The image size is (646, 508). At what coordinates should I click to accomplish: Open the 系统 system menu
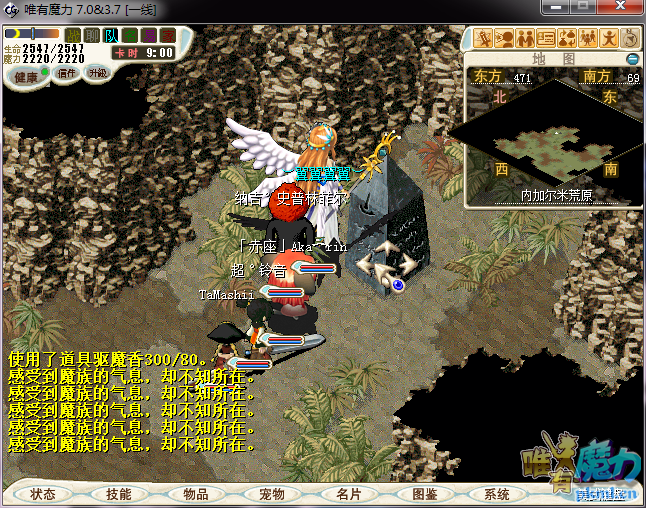pyautogui.click(x=497, y=494)
